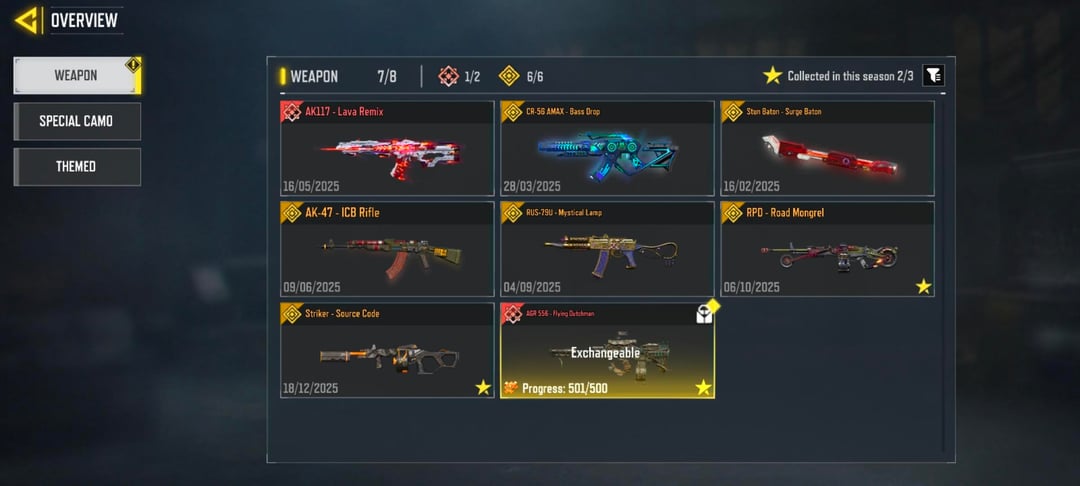Go back using the yellow arrow button

point(28,20)
